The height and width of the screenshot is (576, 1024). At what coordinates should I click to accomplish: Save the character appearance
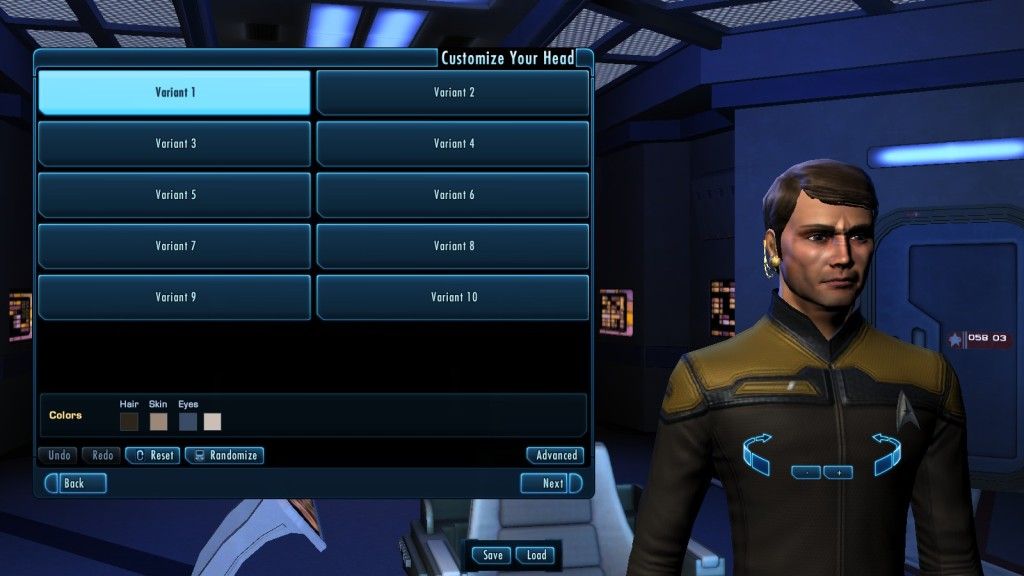point(492,555)
